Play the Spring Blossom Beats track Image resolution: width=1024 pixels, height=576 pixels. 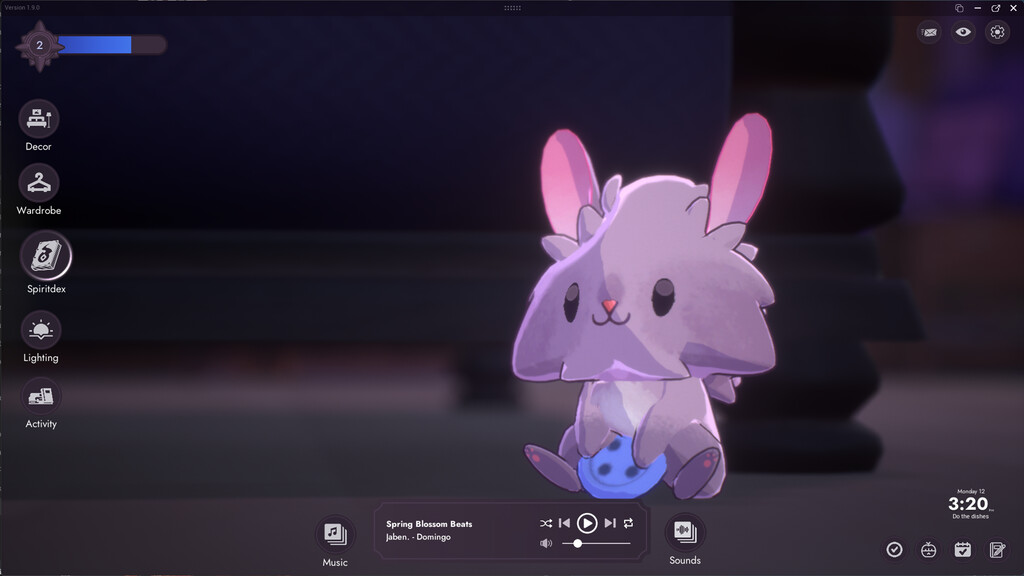point(587,523)
